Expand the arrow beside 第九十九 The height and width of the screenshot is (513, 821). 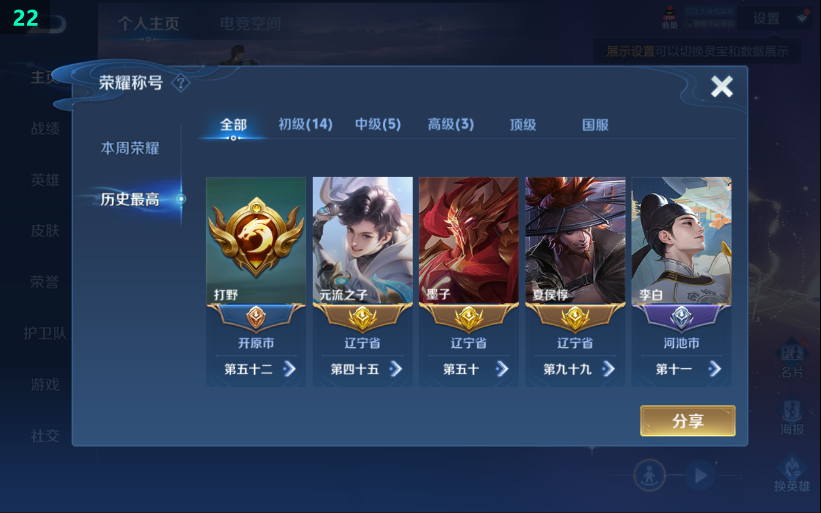pyautogui.click(x=609, y=369)
